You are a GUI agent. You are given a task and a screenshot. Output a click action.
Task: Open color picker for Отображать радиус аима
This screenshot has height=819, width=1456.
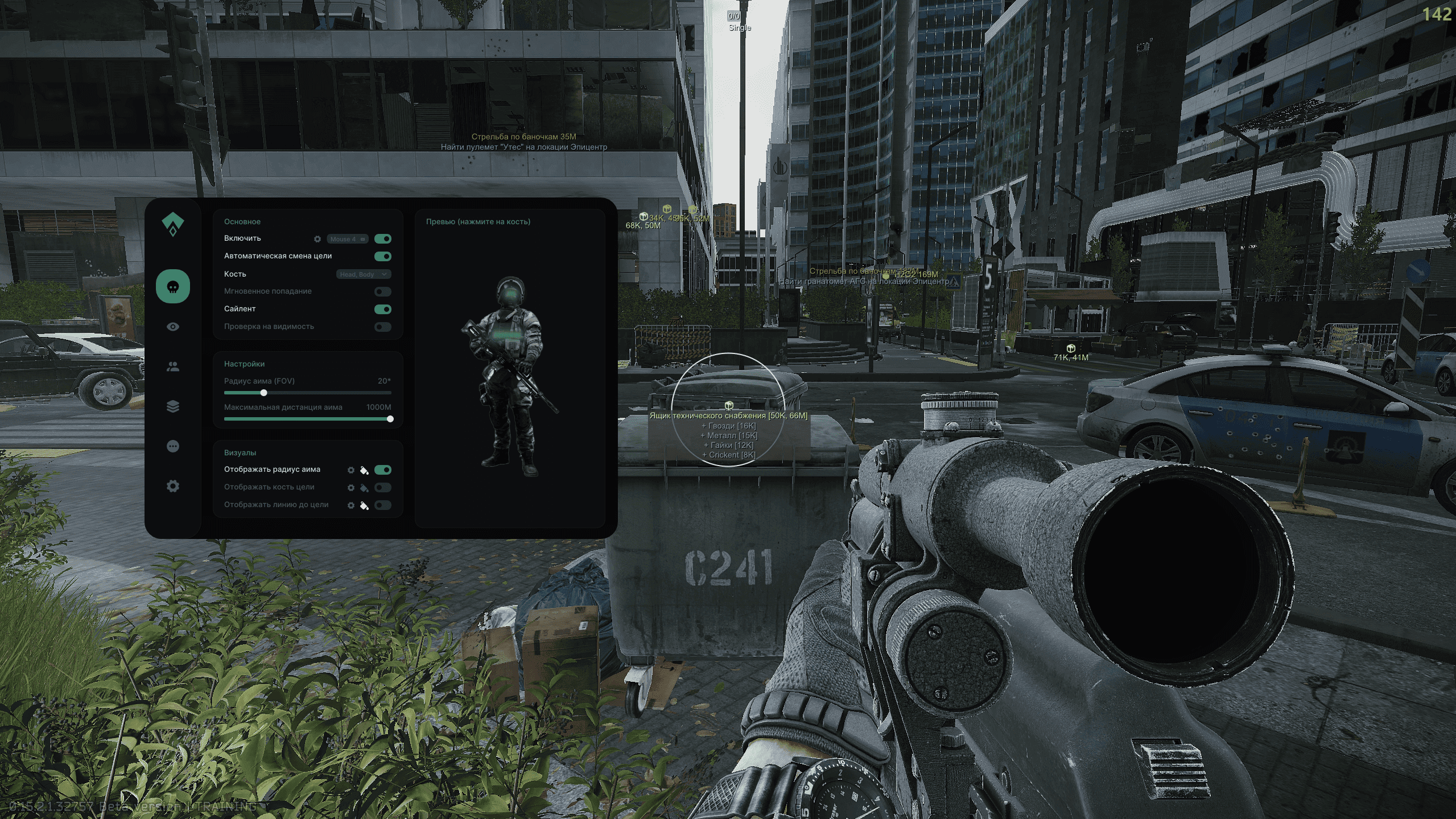coord(365,470)
